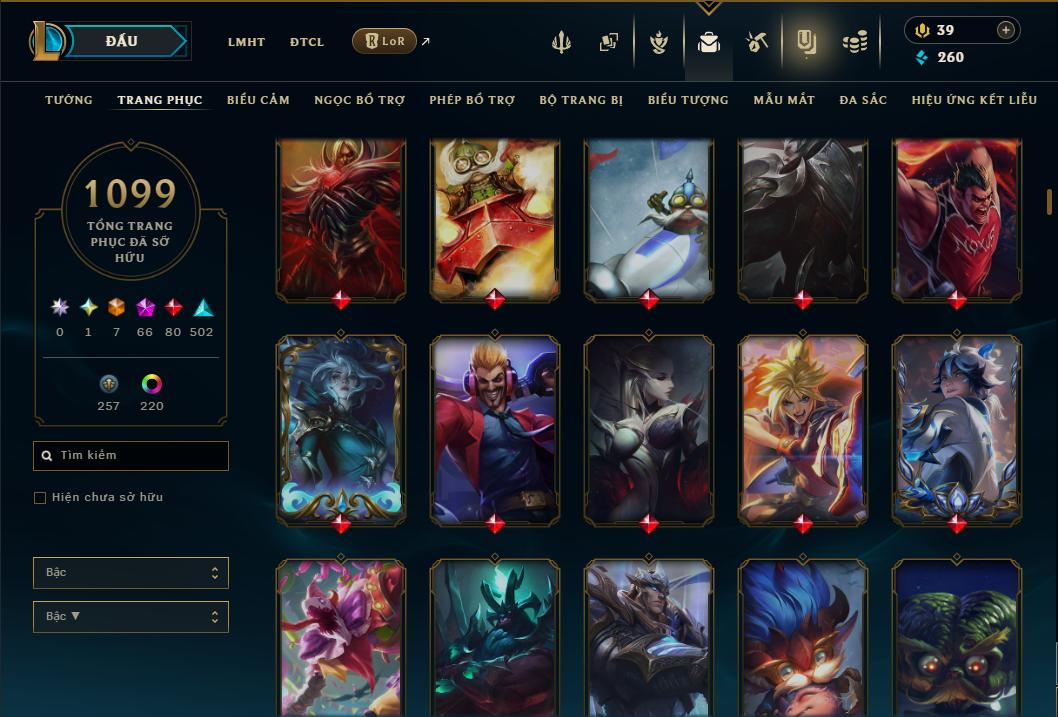Open the 'Bậc ▼' sort dropdown

click(131, 617)
